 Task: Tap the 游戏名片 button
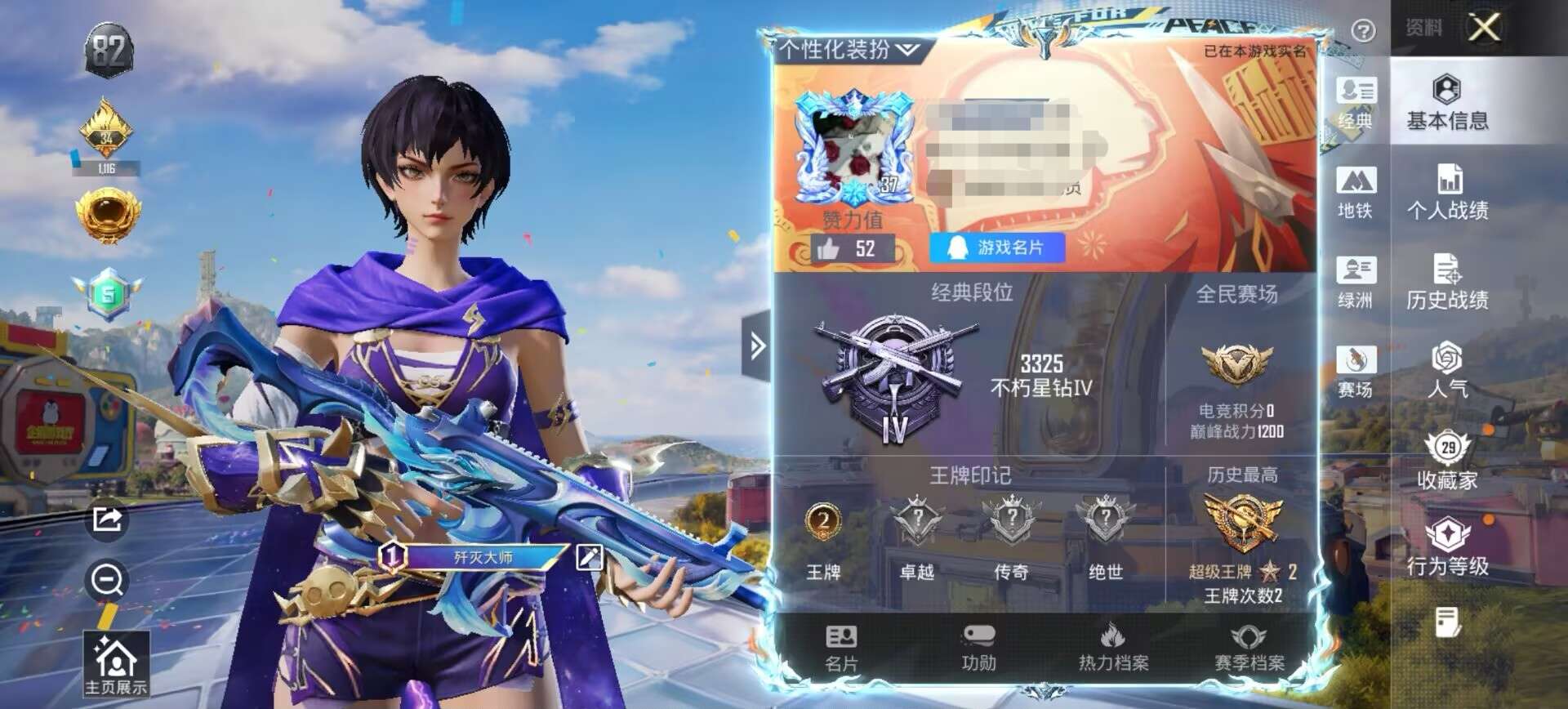tap(997, 247)
